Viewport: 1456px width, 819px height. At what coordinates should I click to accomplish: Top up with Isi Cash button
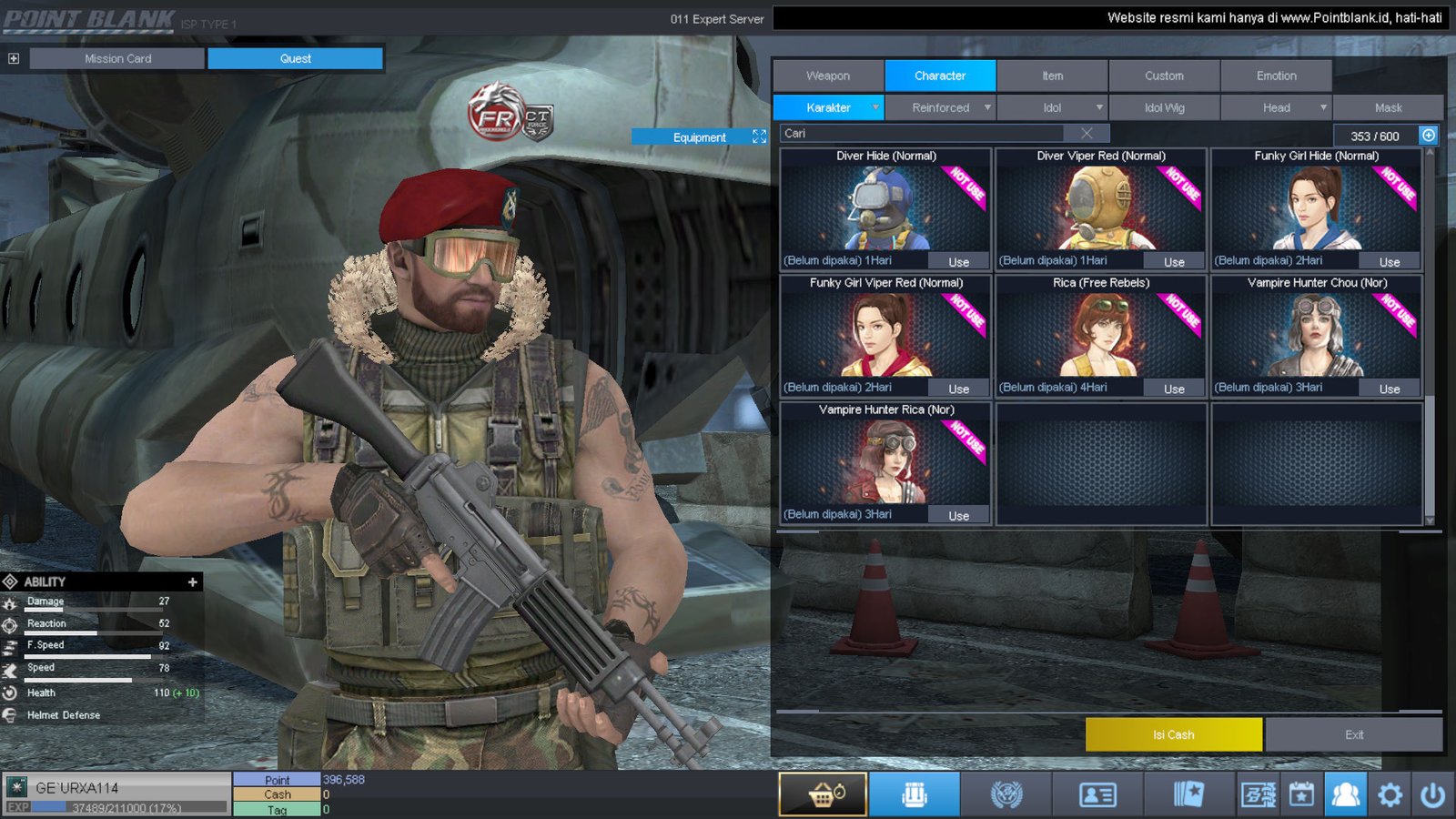pos(1173,734)
